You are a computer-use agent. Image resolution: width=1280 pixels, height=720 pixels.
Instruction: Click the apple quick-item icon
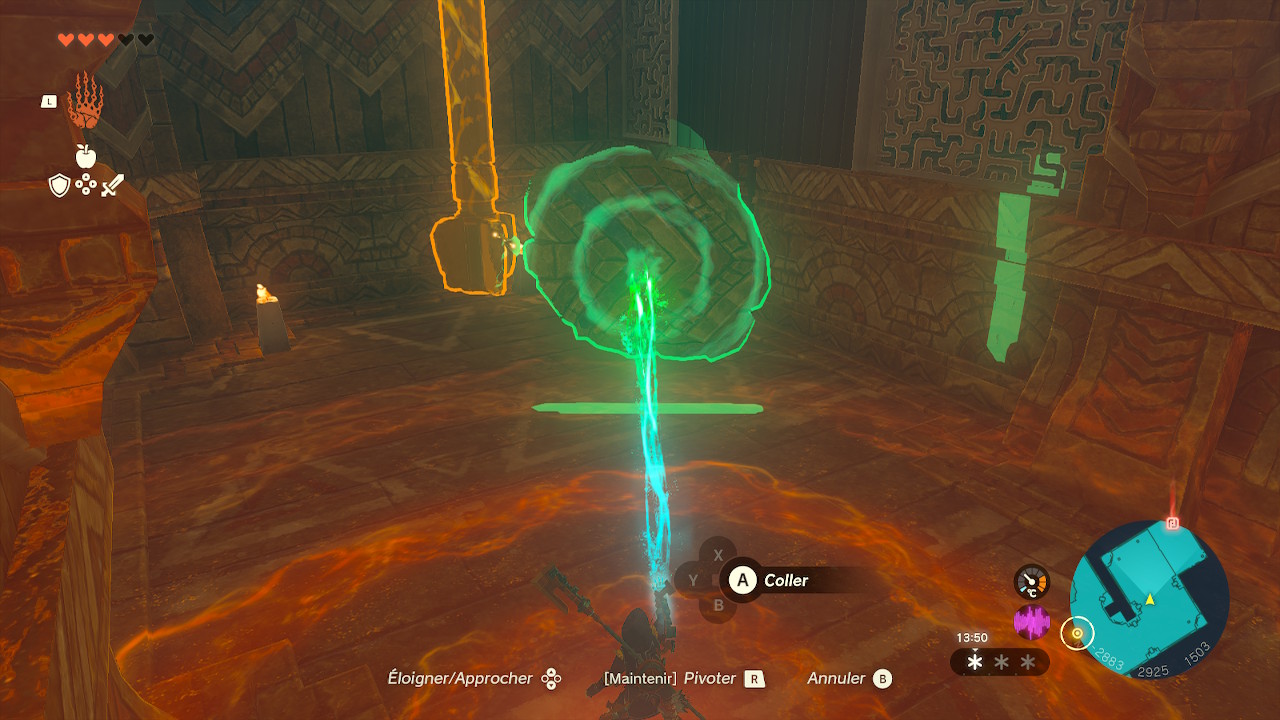[x=85, y=156]
